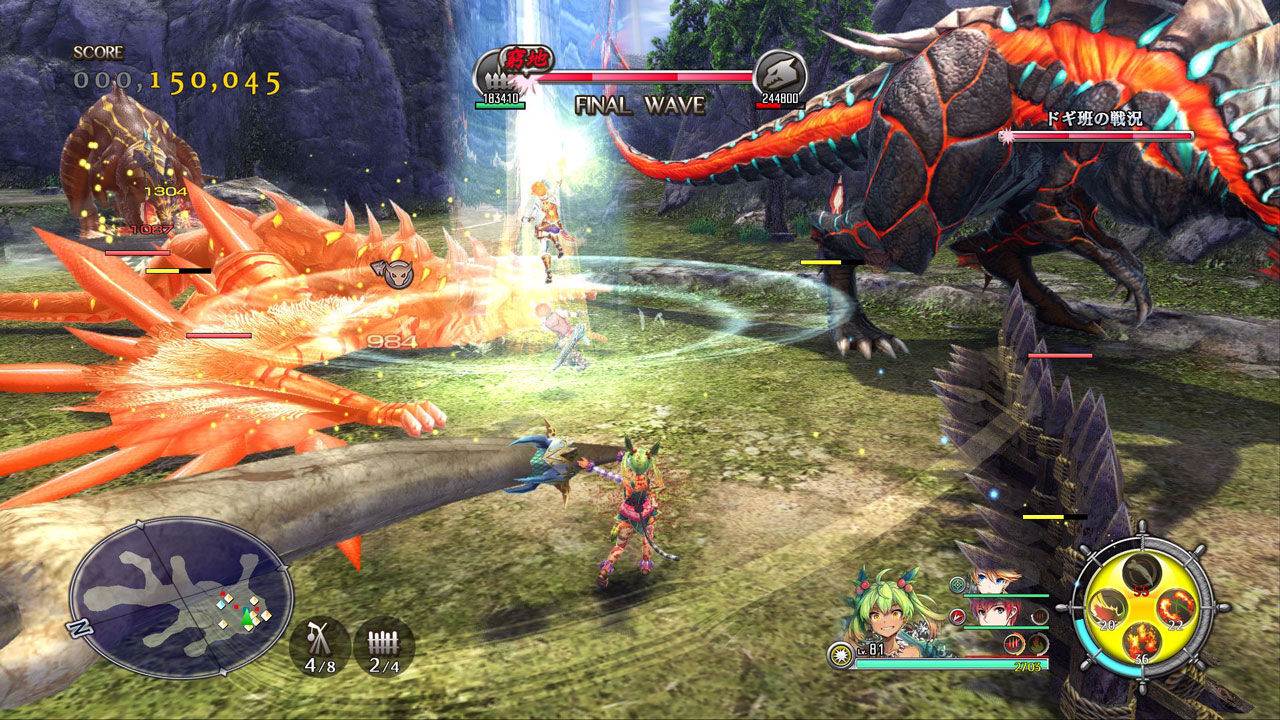Select the barricade fence counter icon
The width and height of the screenshot is (1280, 720).
pyautogui.click(x=384, y=645)
